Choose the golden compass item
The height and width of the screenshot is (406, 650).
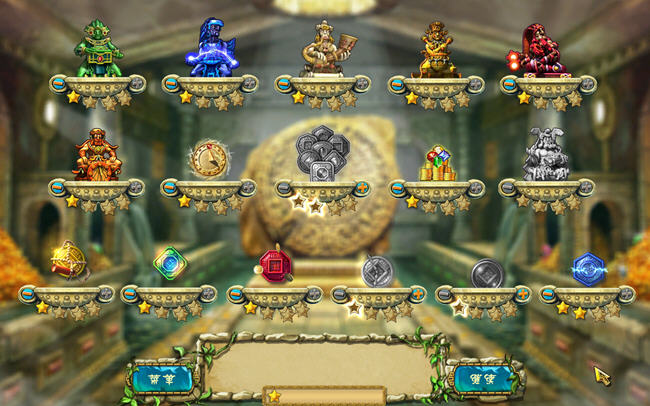click(x=209, y=158)
